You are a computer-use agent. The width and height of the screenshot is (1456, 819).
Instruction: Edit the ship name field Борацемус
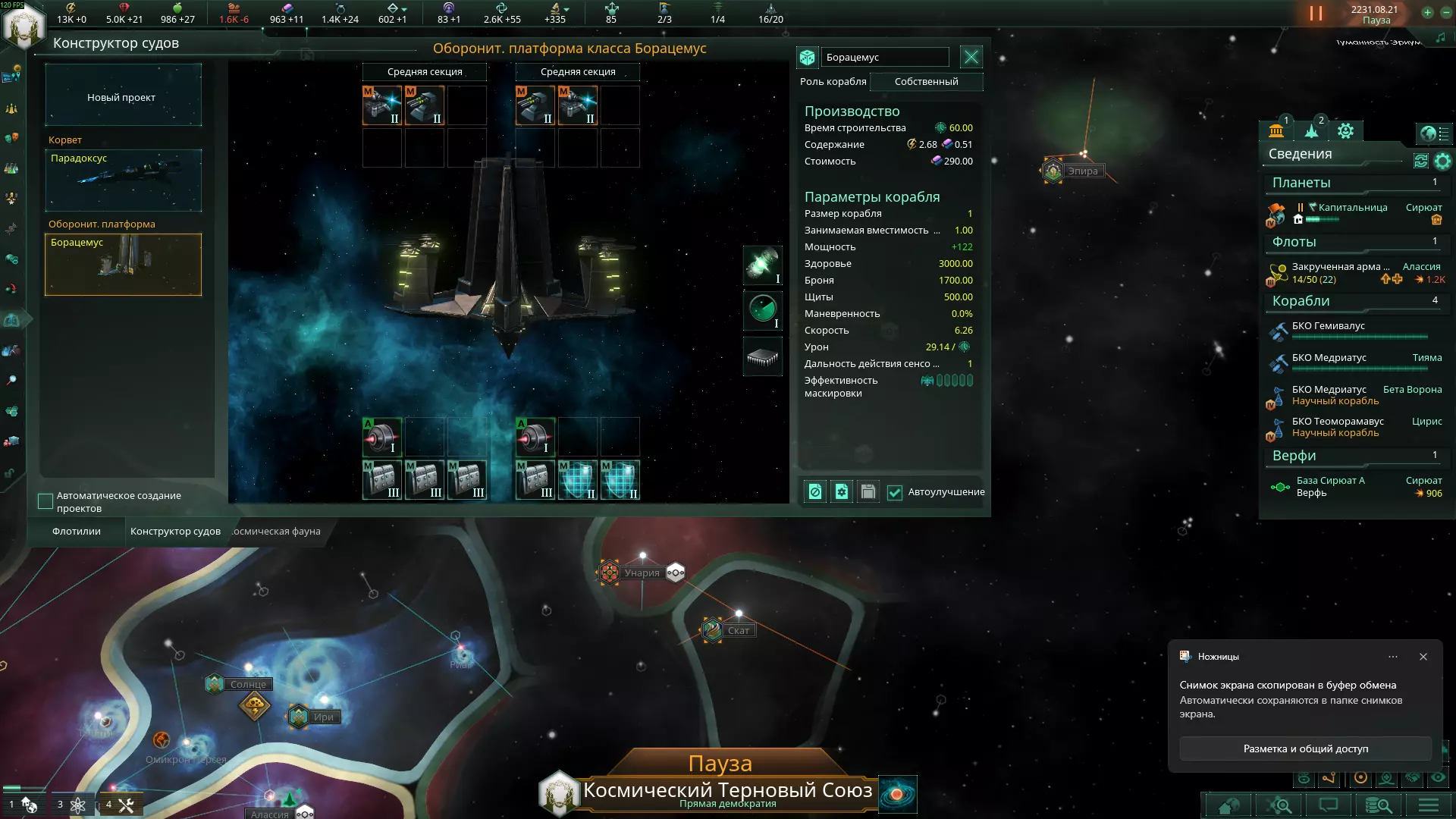coord(884,58)
